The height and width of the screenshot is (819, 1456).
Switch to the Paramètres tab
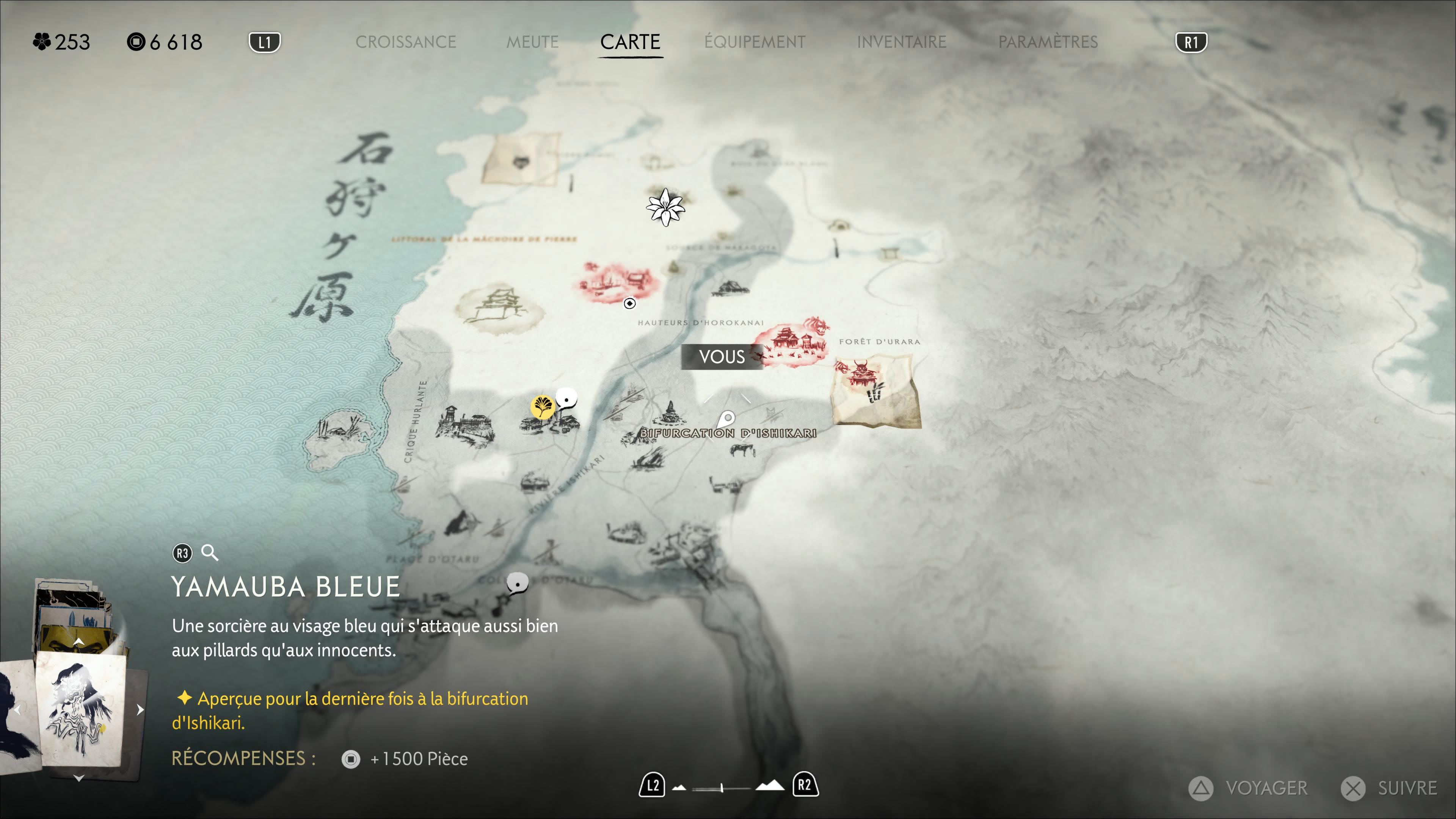click(x=1047, y=42)
